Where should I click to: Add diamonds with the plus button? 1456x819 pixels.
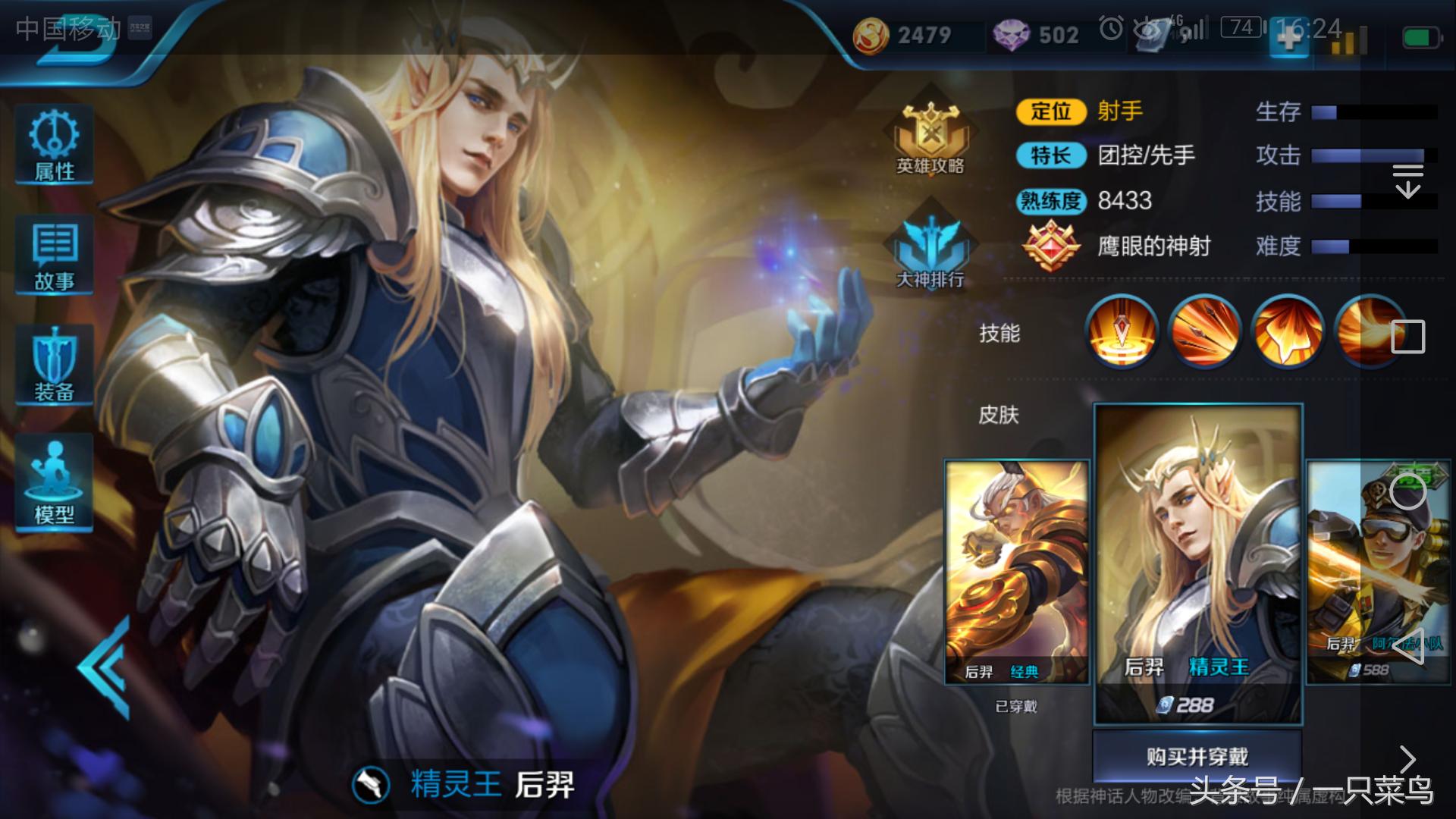(1289, 38)
